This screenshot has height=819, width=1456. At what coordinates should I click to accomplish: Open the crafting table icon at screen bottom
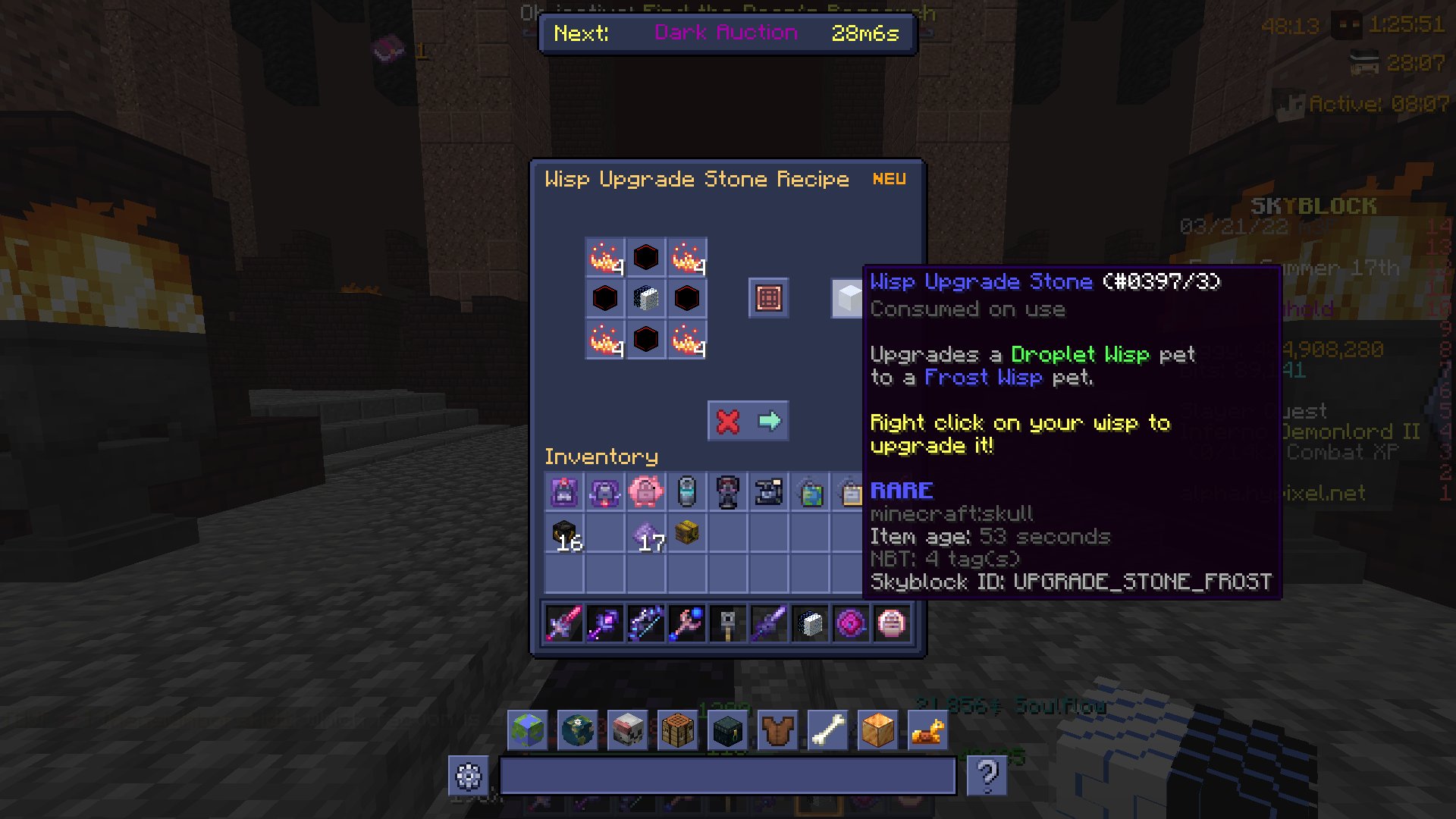pos(678,730)
